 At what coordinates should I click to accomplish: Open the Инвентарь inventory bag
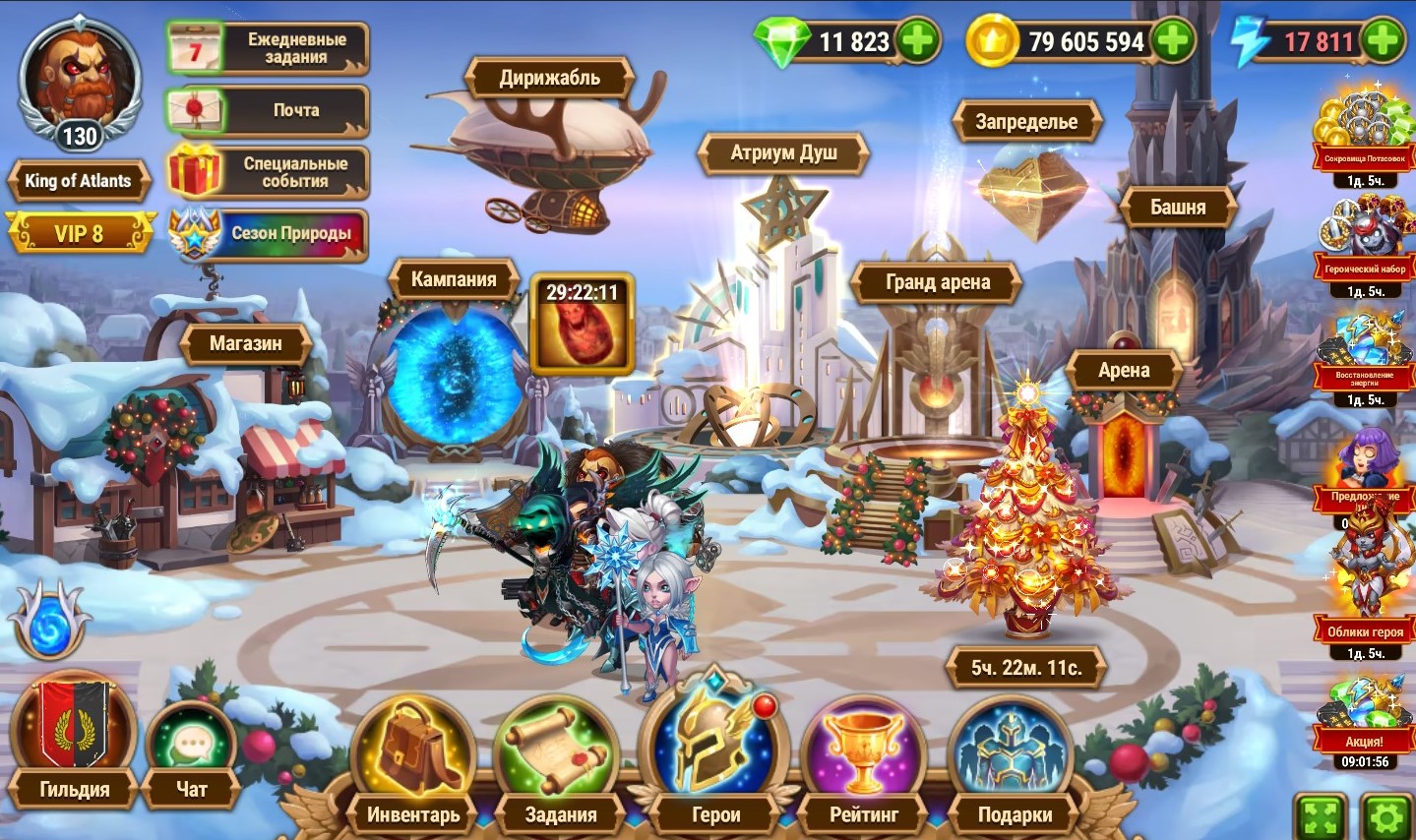[x=413, y=762]
